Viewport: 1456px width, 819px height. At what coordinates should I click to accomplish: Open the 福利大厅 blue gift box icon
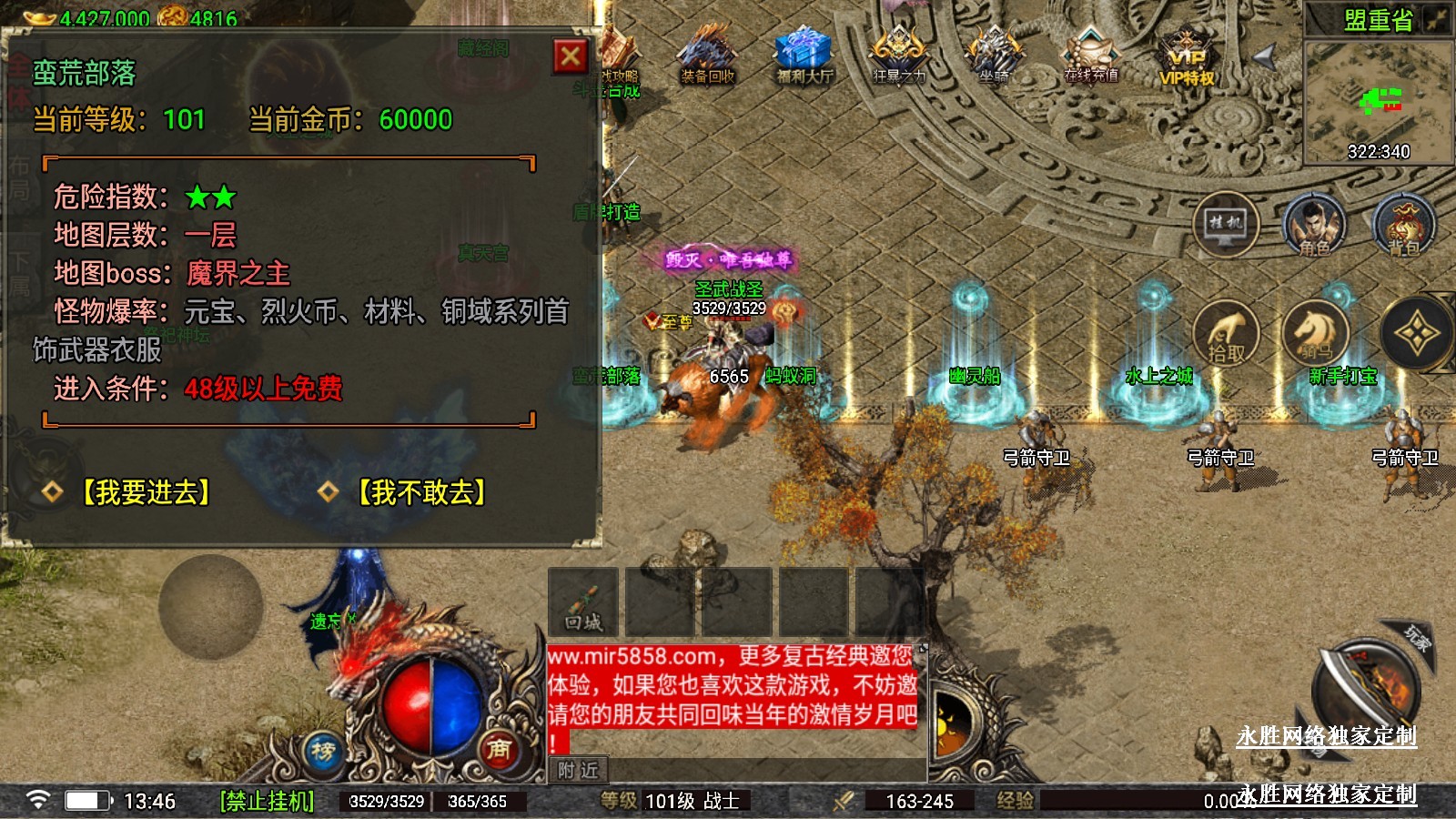coord(804,56)
